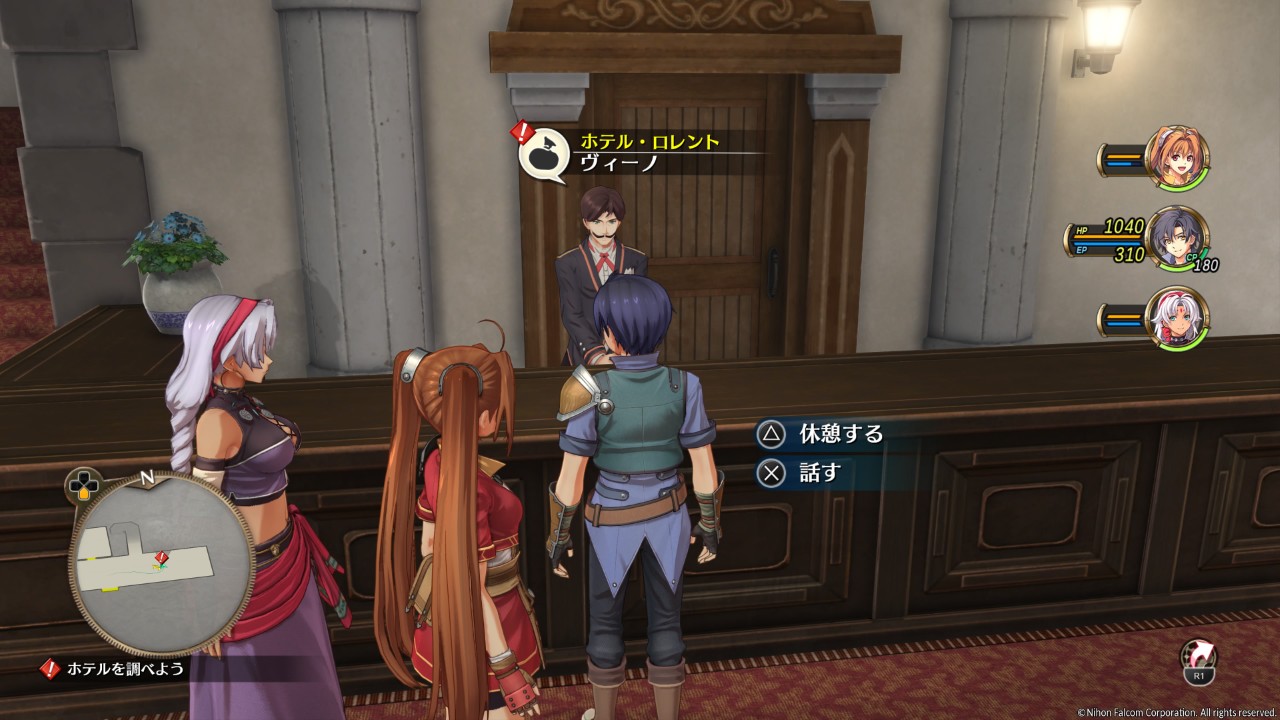Select the silver-haired woman's party portrait
Image resolution: width=1280 pixels, height=720 pixels.
[1176, 319]
